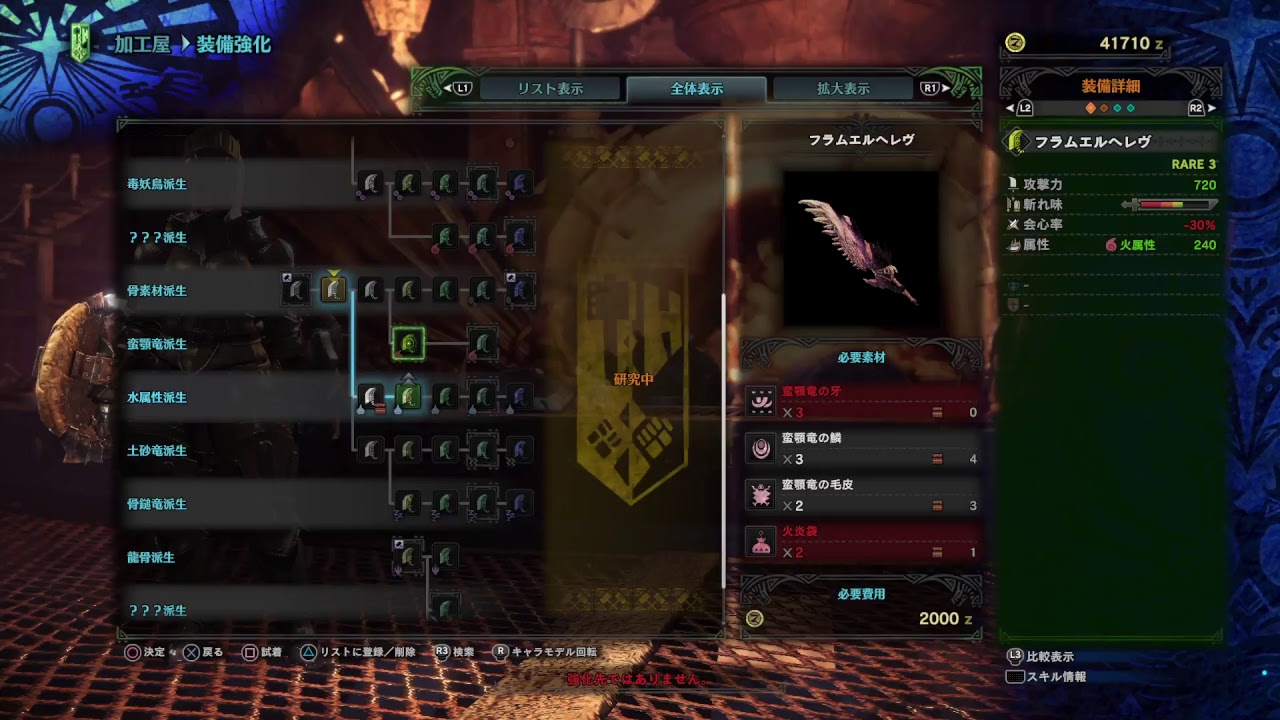Image resolution: width=1280 pixels, height=720 pixels.
Task: Open the 拡大表示 tab
Action: 845,87
